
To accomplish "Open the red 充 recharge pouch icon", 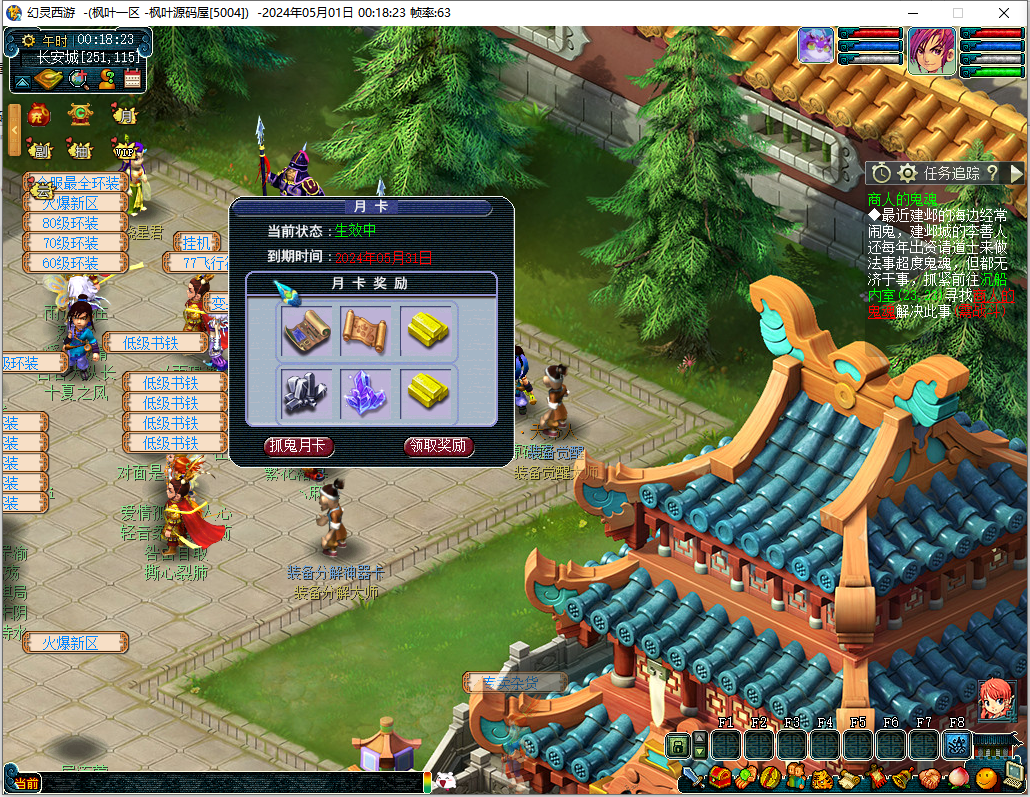I will coord(40,114).
